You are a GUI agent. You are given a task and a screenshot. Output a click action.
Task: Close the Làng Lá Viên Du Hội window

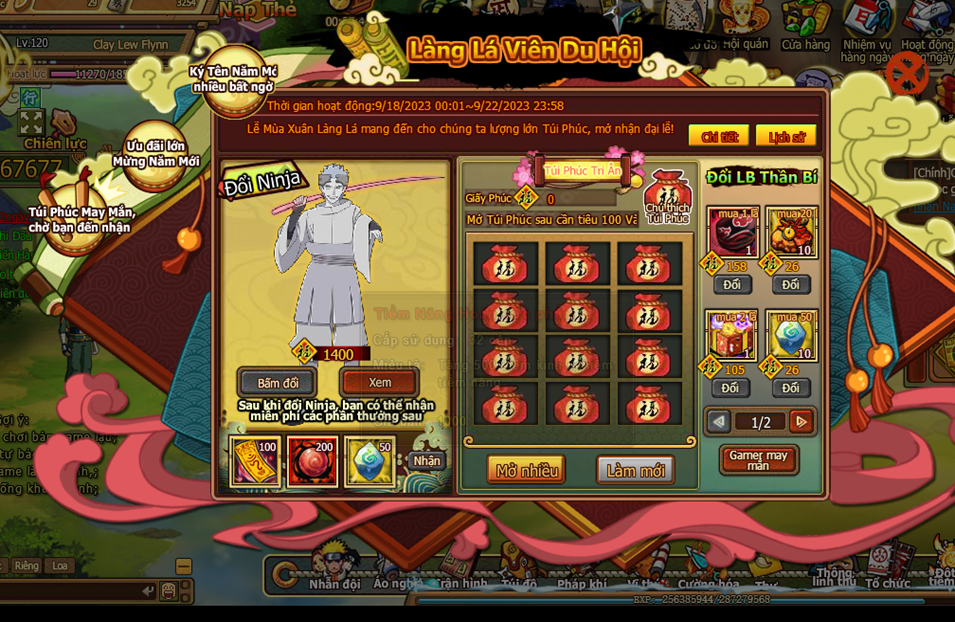[x=906, y=73]
